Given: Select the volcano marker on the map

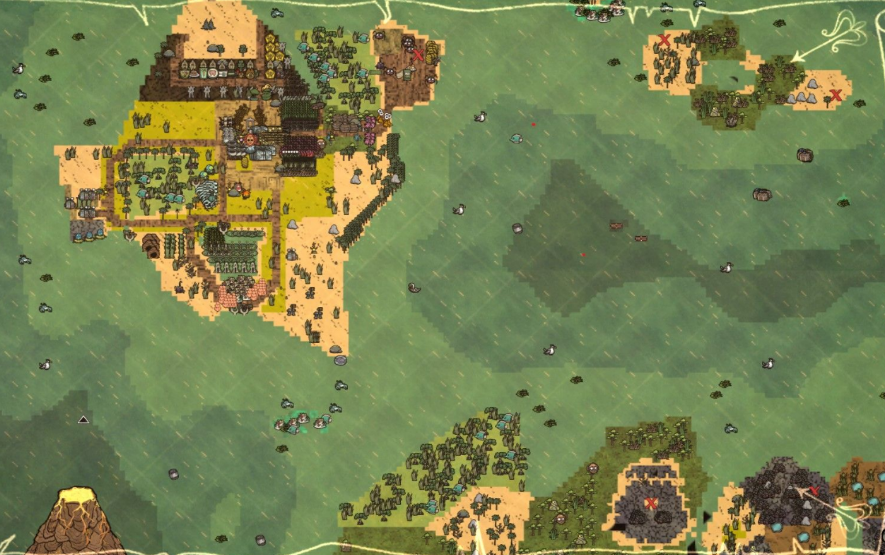Looking at the screenshot, I should coord(72,518).
